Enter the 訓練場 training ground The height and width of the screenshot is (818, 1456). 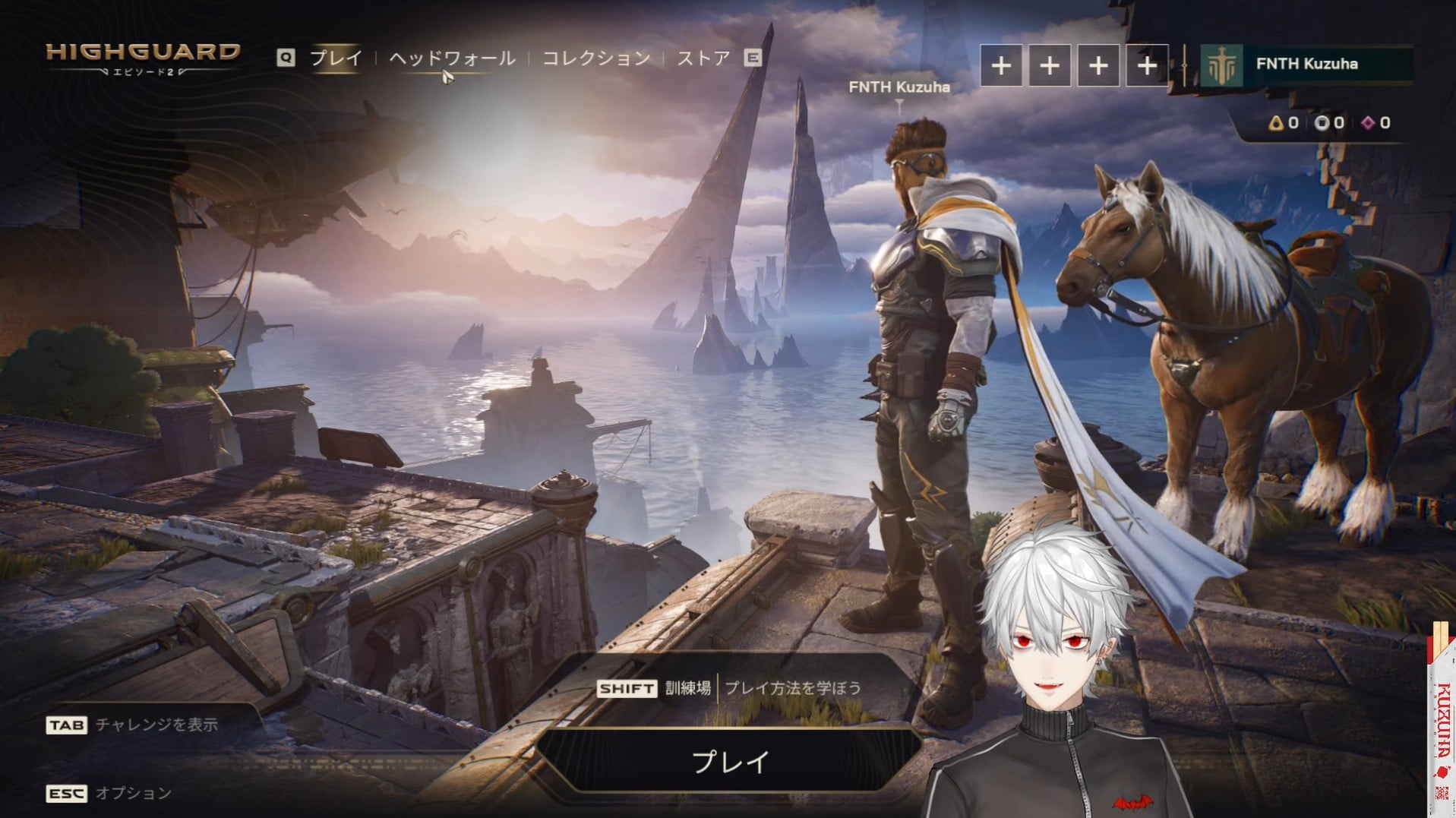(x=687, y=688)
